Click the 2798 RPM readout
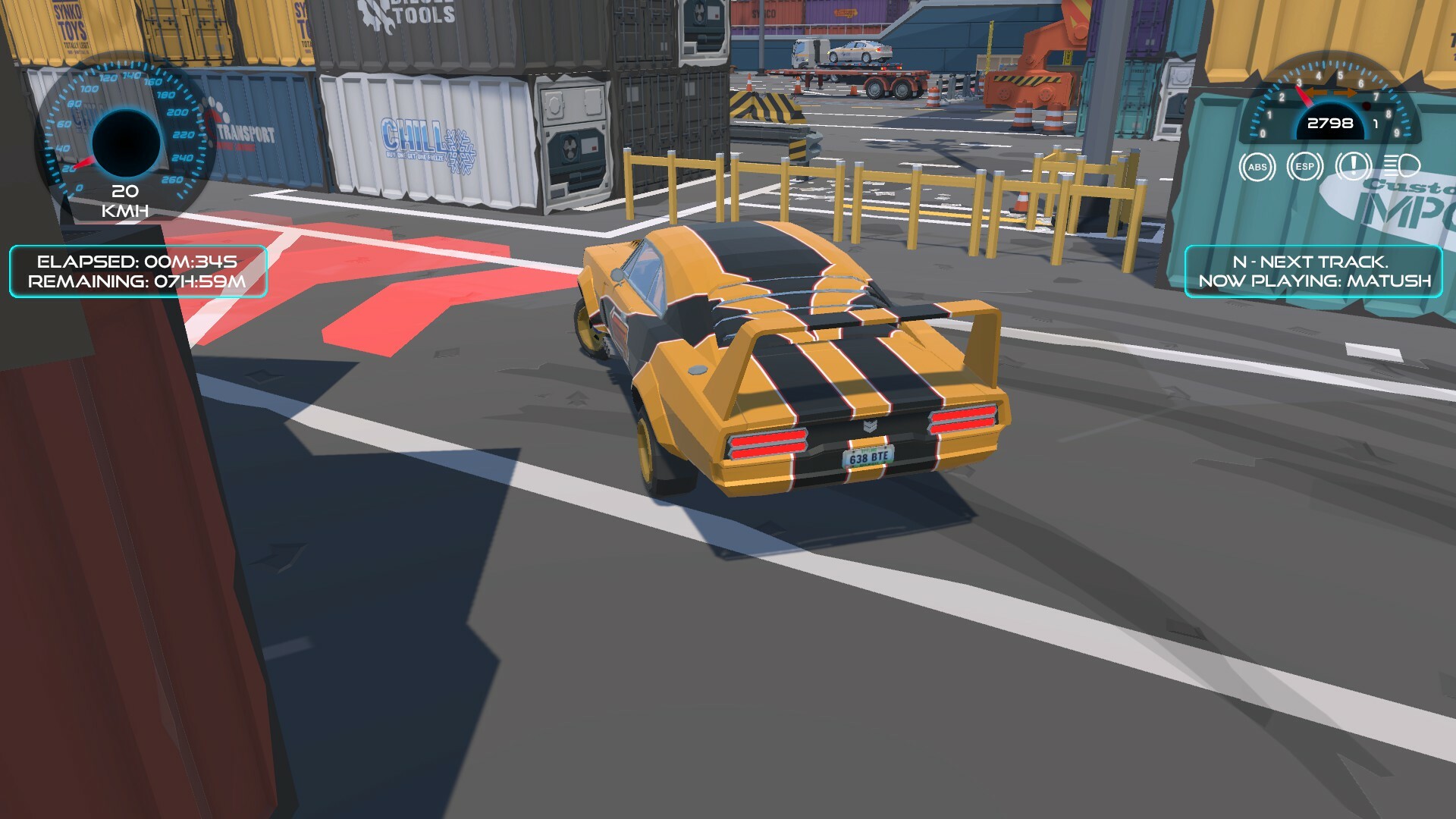Viewport: 1456px width, 819px height. tap(1332, 123)
